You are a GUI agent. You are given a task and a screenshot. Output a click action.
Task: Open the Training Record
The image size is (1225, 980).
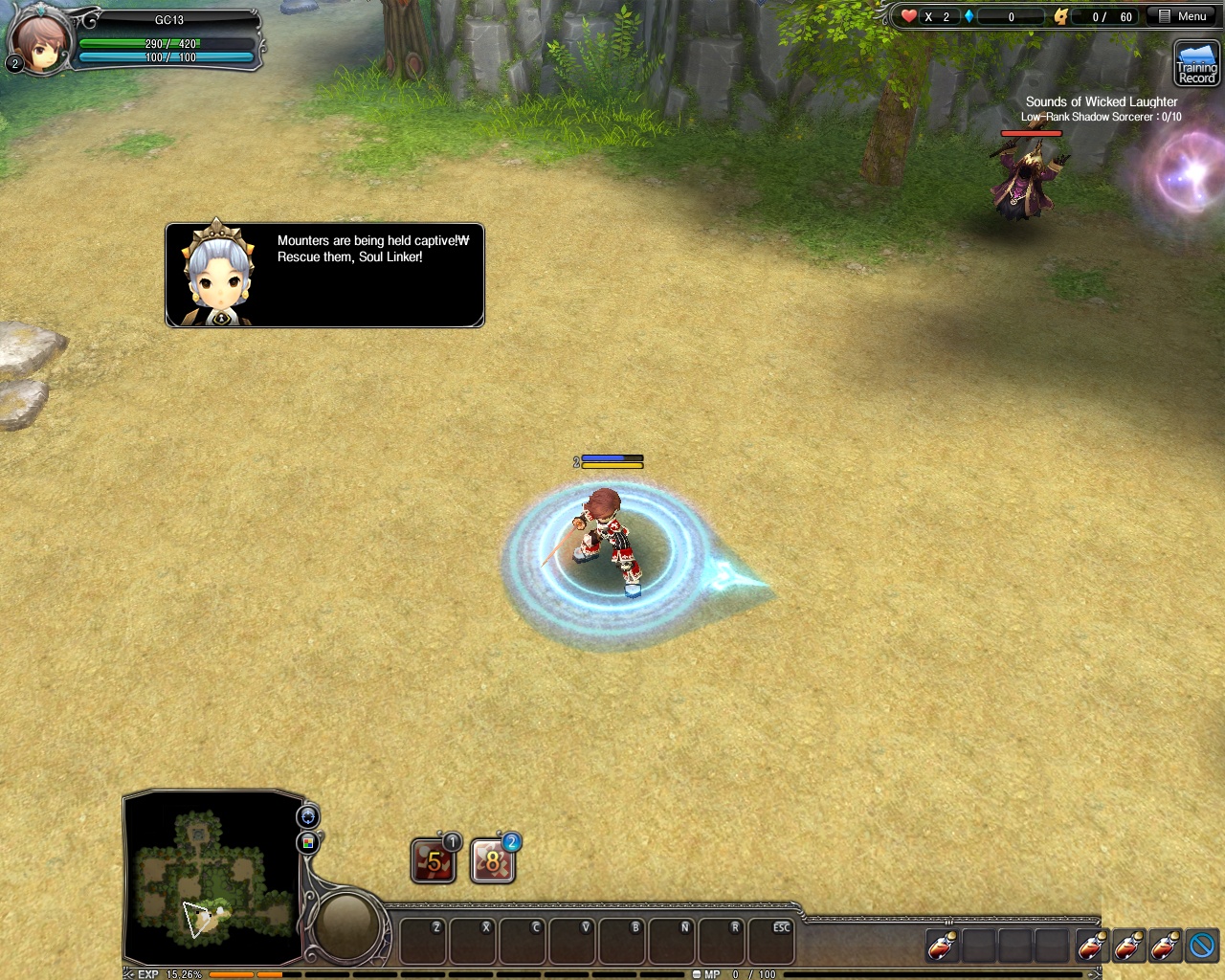(1196, 64)
